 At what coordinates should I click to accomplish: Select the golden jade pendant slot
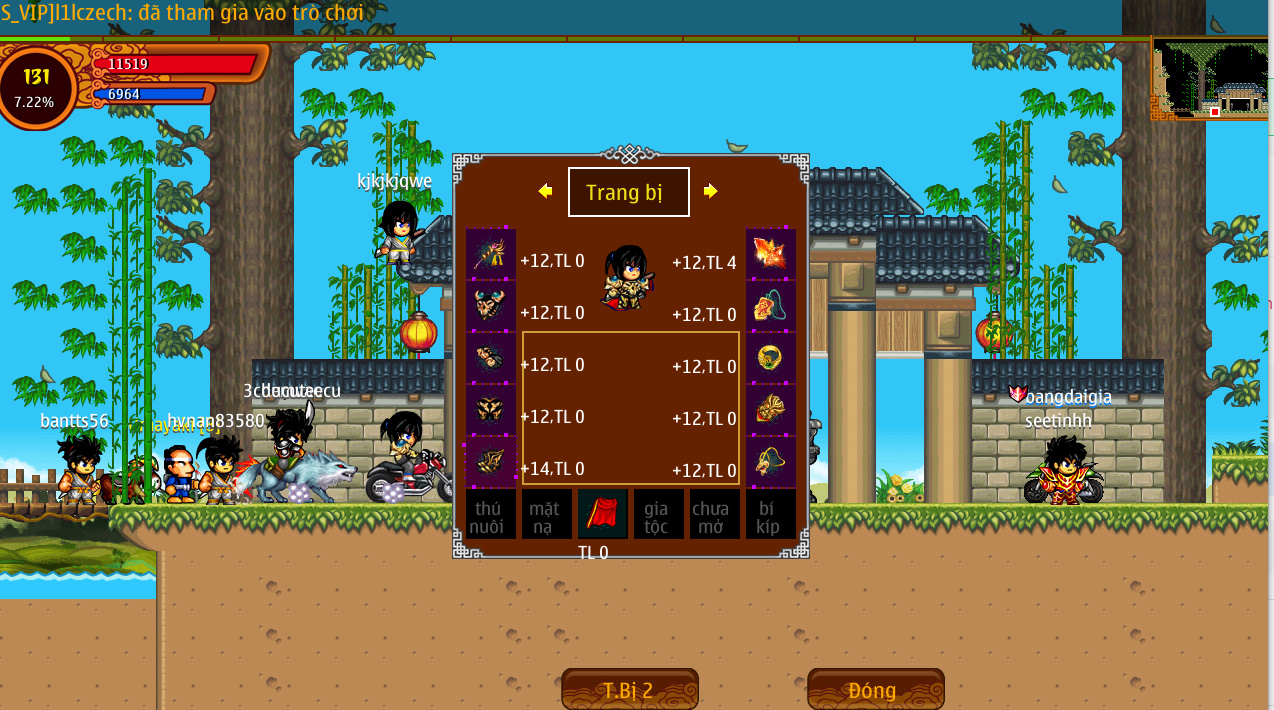tap(771, 410)
